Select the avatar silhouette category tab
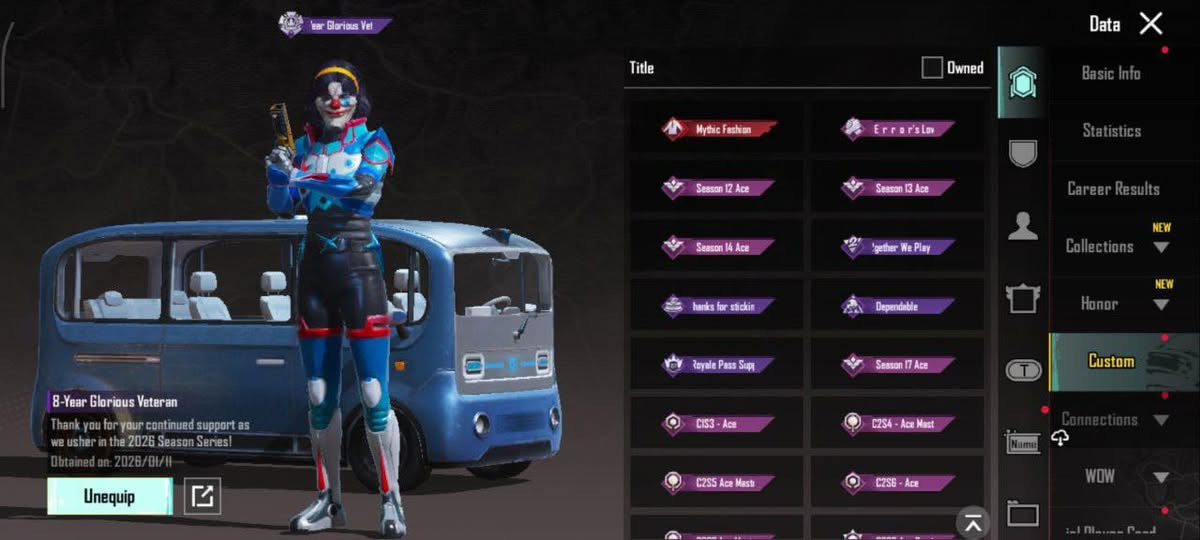1200x540 pixels. (1022, 227)
